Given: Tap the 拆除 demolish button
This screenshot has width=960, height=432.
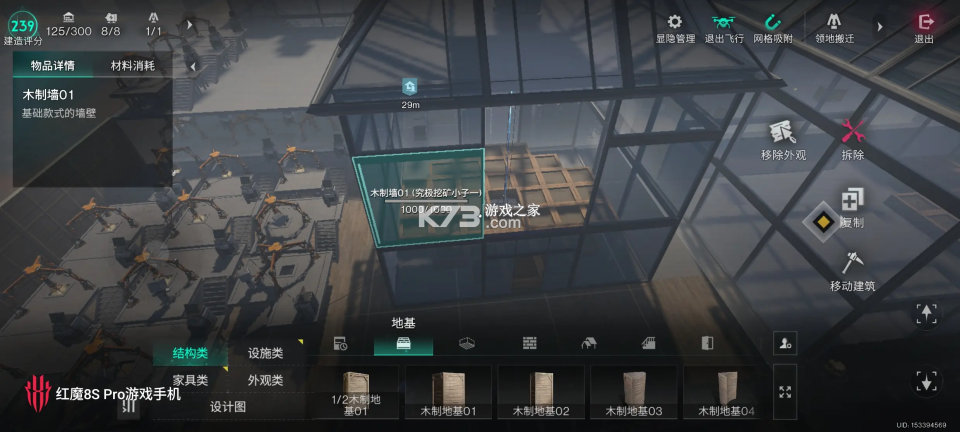Looking at the screenshot, I should click(852, 139).
